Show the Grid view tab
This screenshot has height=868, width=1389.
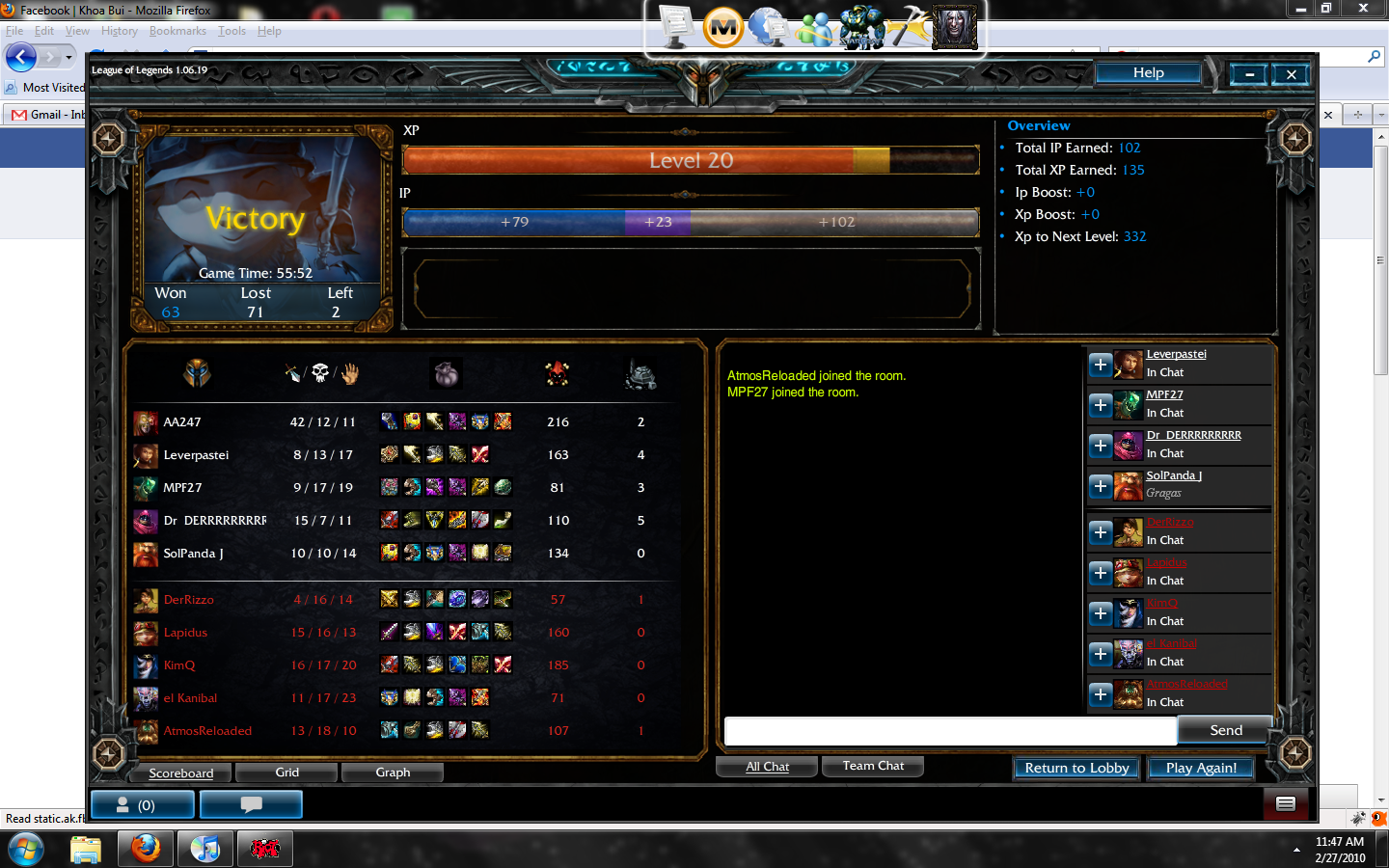pos(286,773)
